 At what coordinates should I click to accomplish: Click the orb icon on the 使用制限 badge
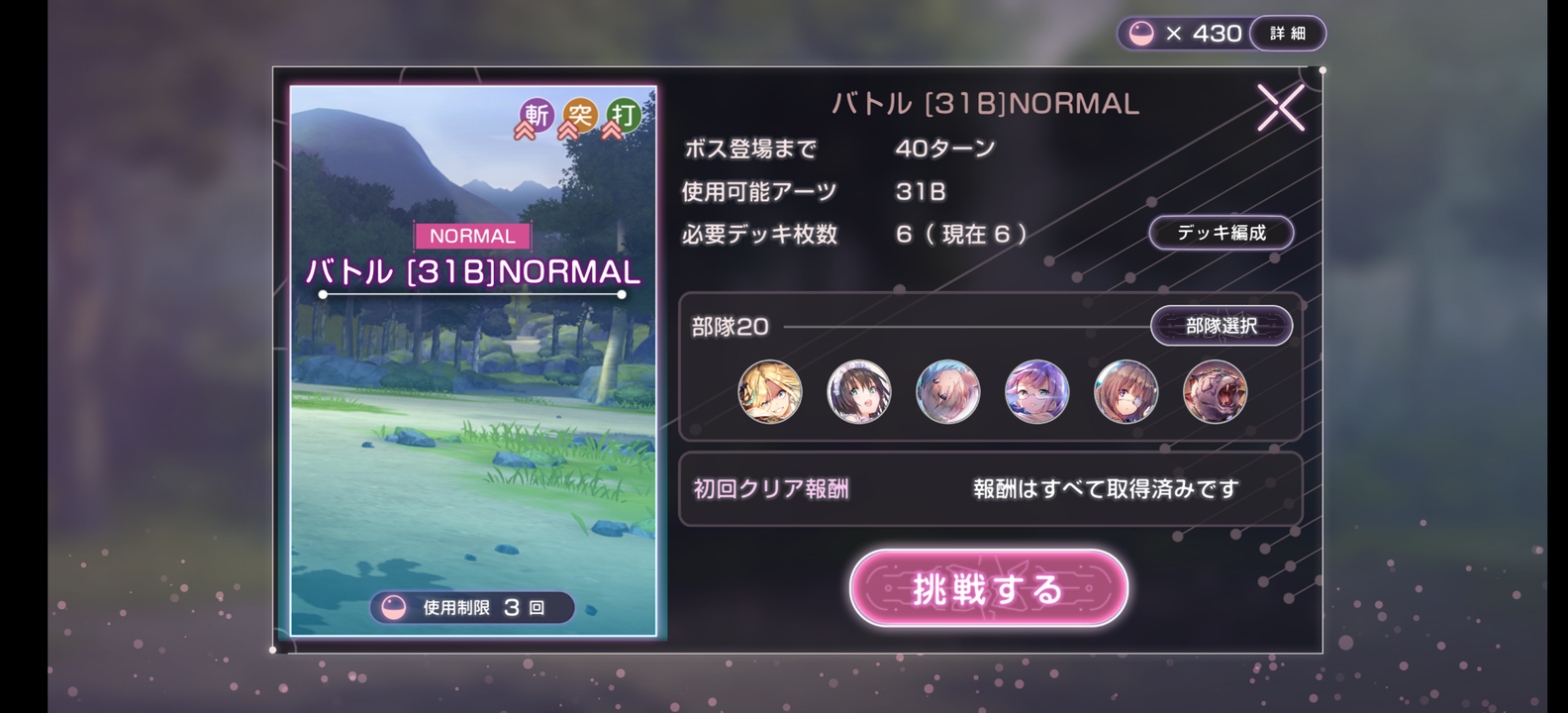(x=394, y=607)
